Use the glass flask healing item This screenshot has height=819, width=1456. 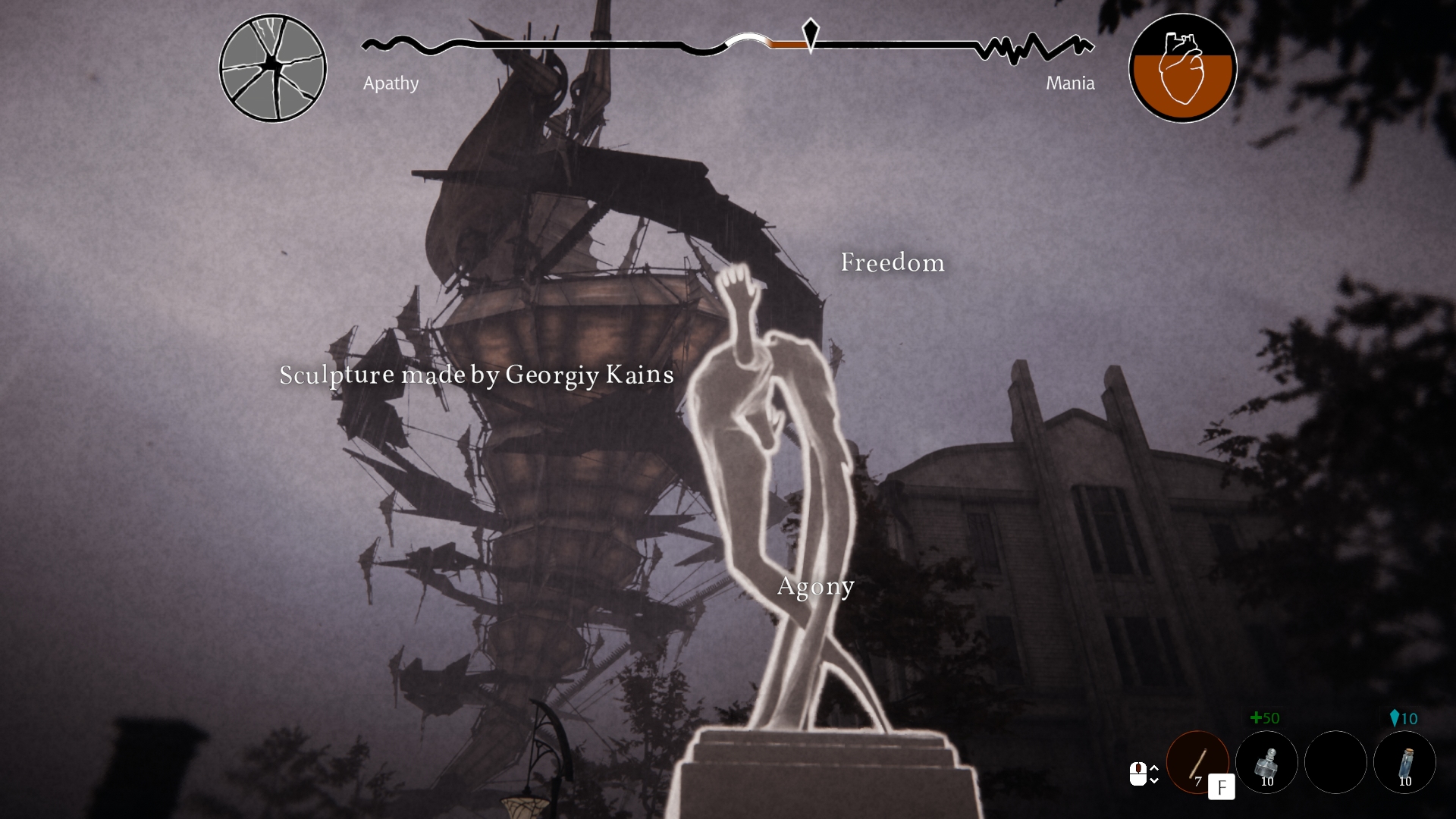point(1266,761)
